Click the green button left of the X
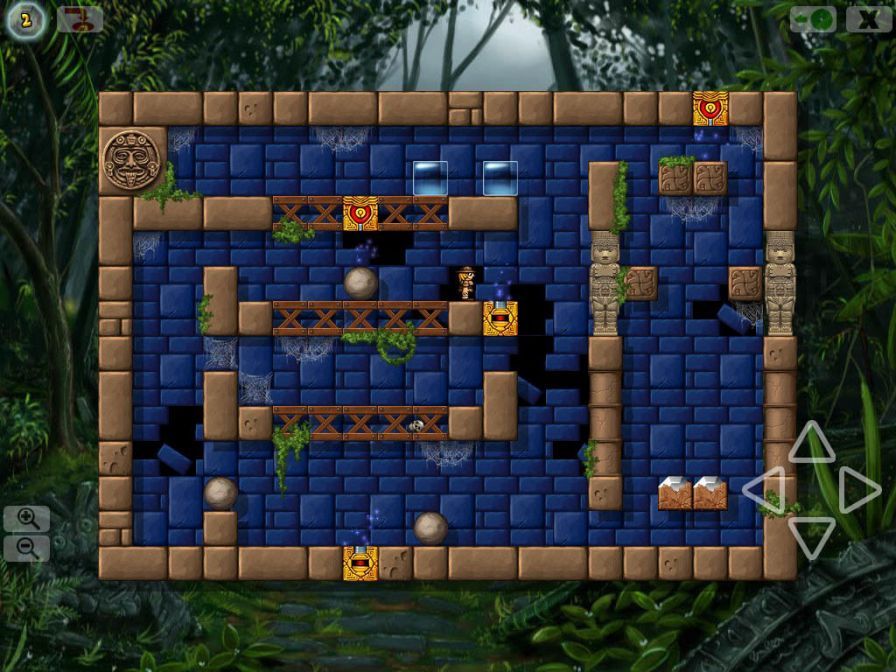The height and width of the screenshot is (672, 896). coord(813,19)
